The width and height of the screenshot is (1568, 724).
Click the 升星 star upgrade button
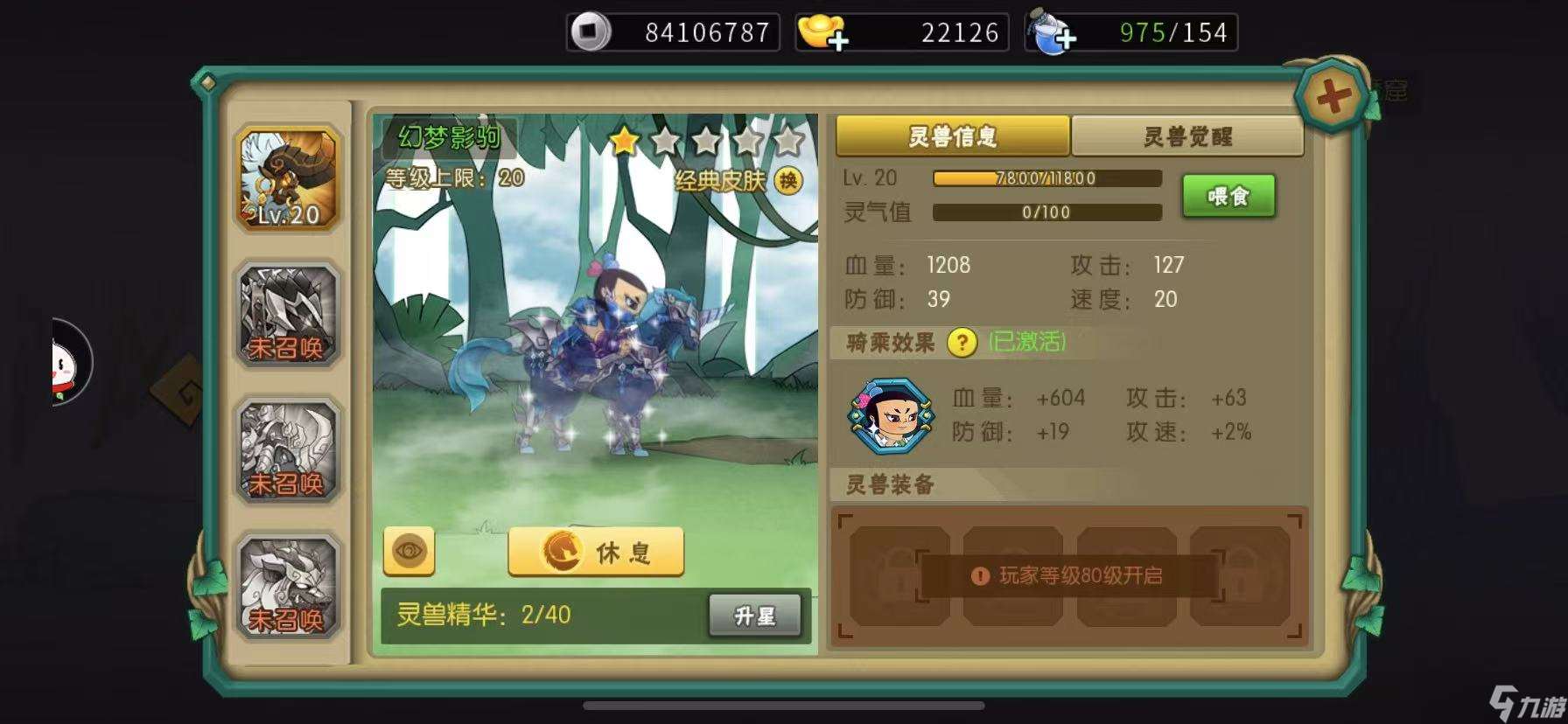click(756, 615)
